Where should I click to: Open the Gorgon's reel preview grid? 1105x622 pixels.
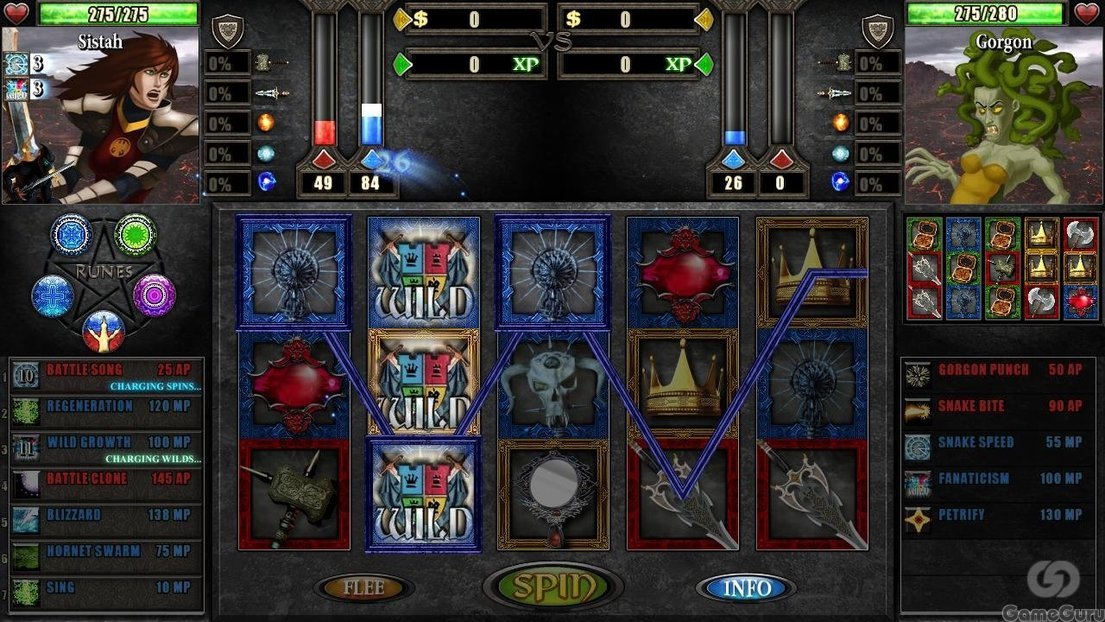click(x=1001, y=267)
